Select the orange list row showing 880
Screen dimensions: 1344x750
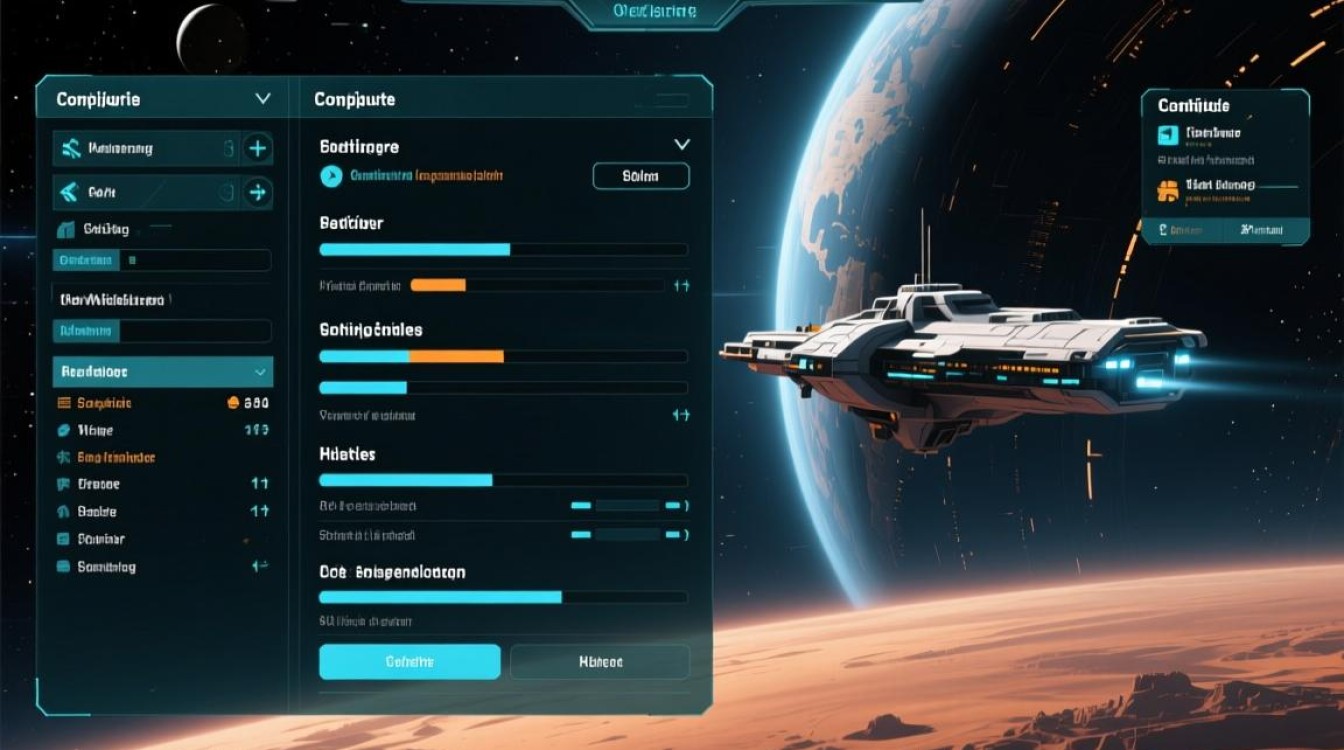tap(162, 403)
